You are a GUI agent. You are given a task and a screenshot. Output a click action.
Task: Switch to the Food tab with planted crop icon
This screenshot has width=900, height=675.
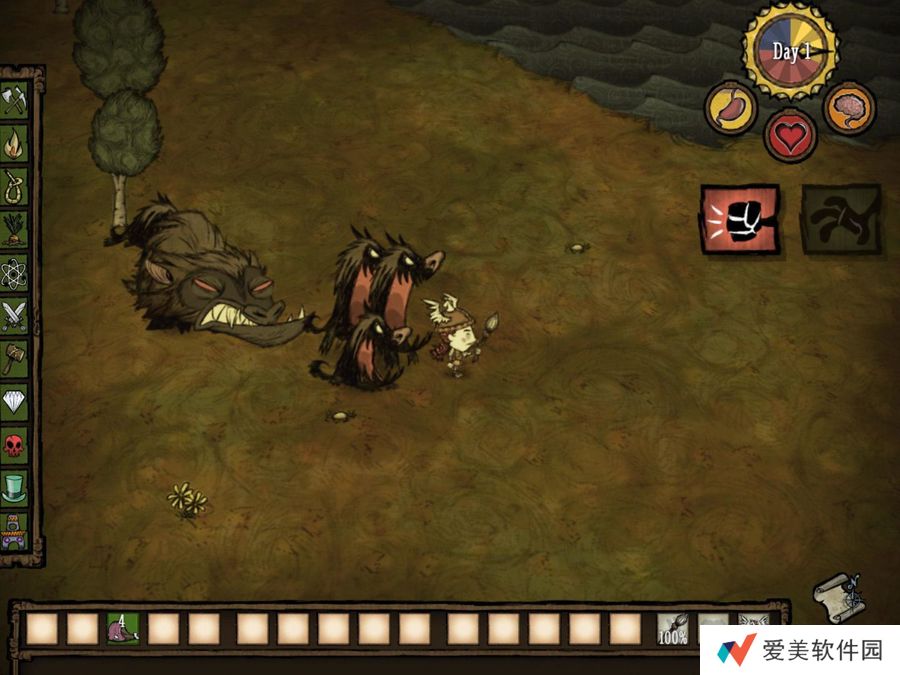click(x=15, y=228)
